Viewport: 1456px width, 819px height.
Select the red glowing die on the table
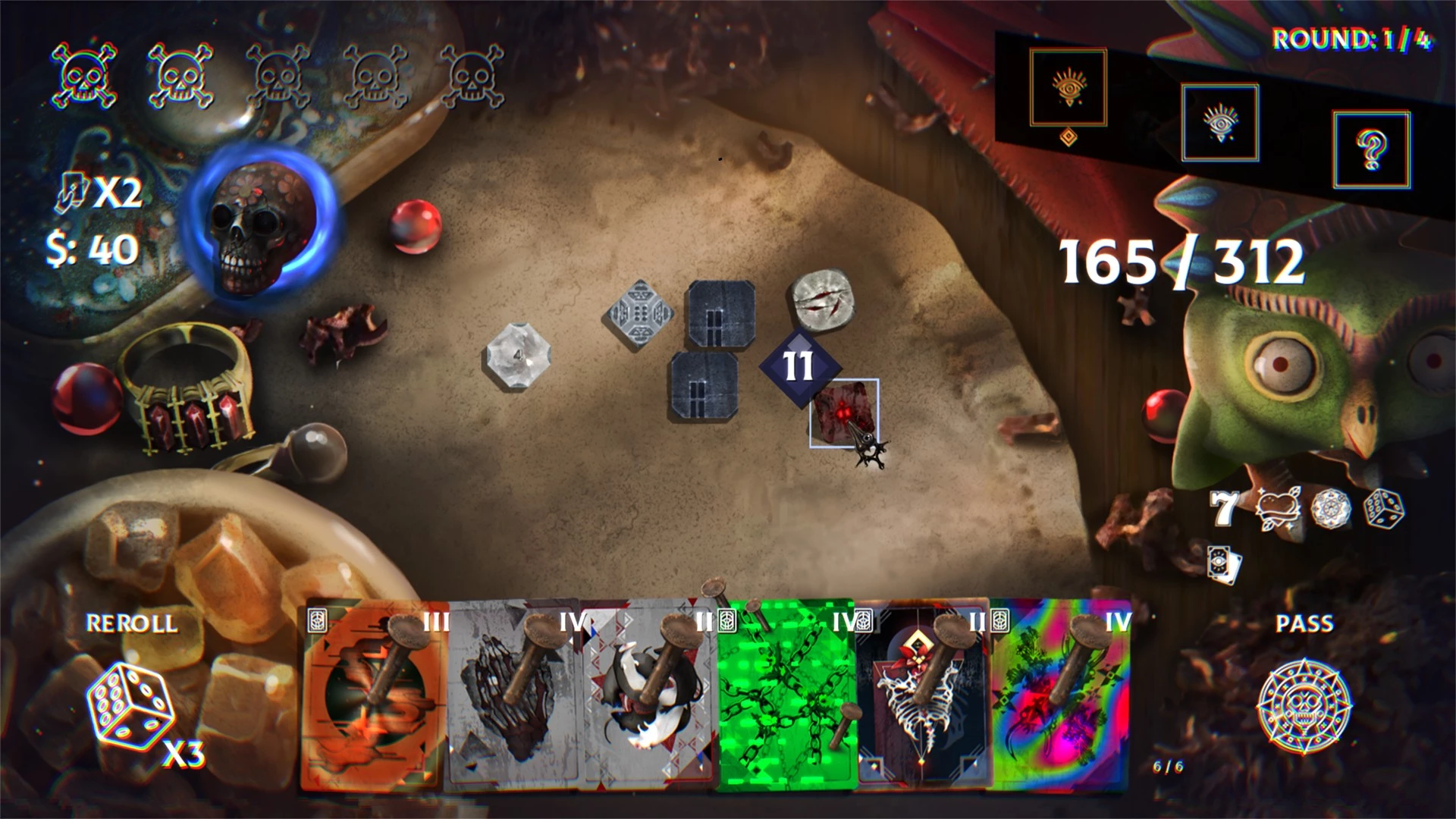click(843, 413)
